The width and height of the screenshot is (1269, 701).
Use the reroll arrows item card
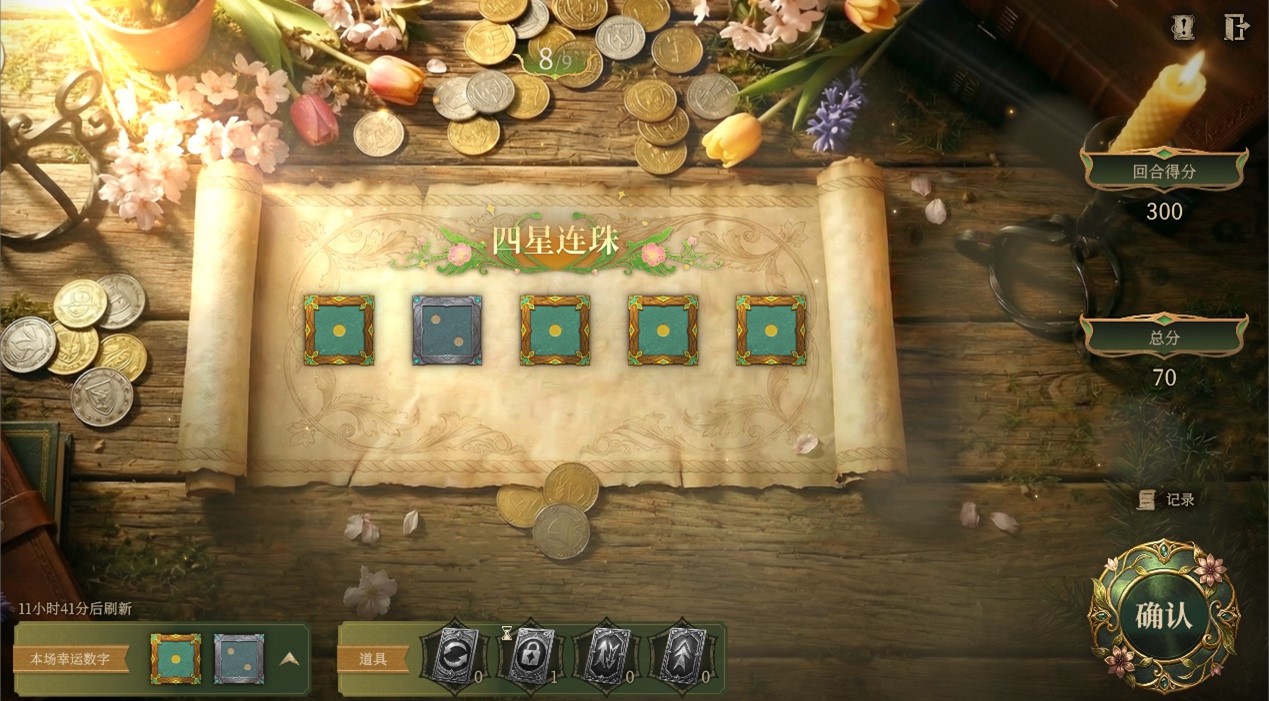453,657
